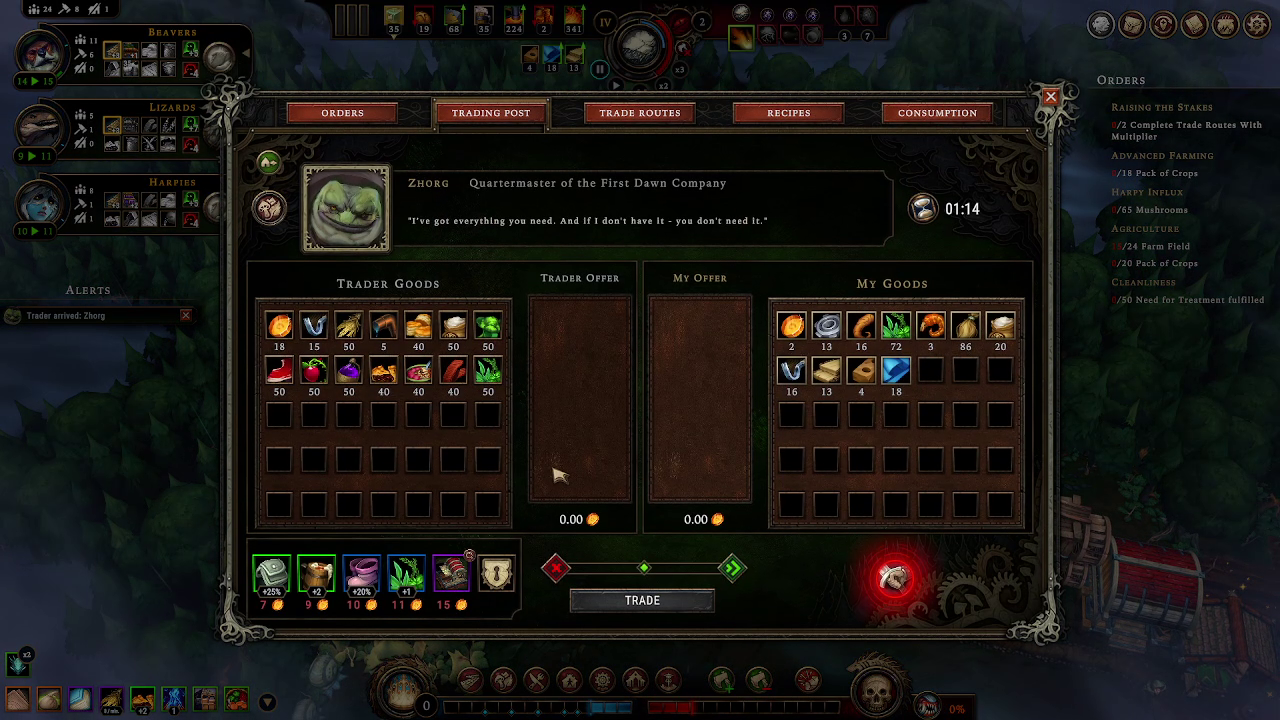Buy the green backpack +25% perk
Viewport: 1280px width, 720px height.
point(271,574)
